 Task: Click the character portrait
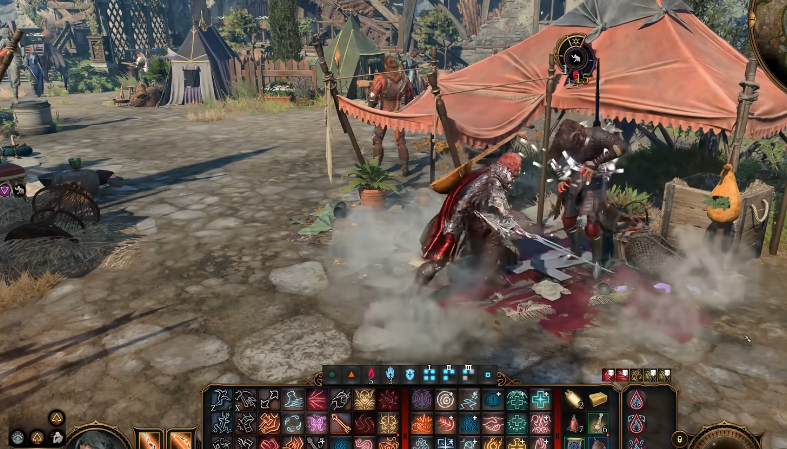tap(98, 438)
